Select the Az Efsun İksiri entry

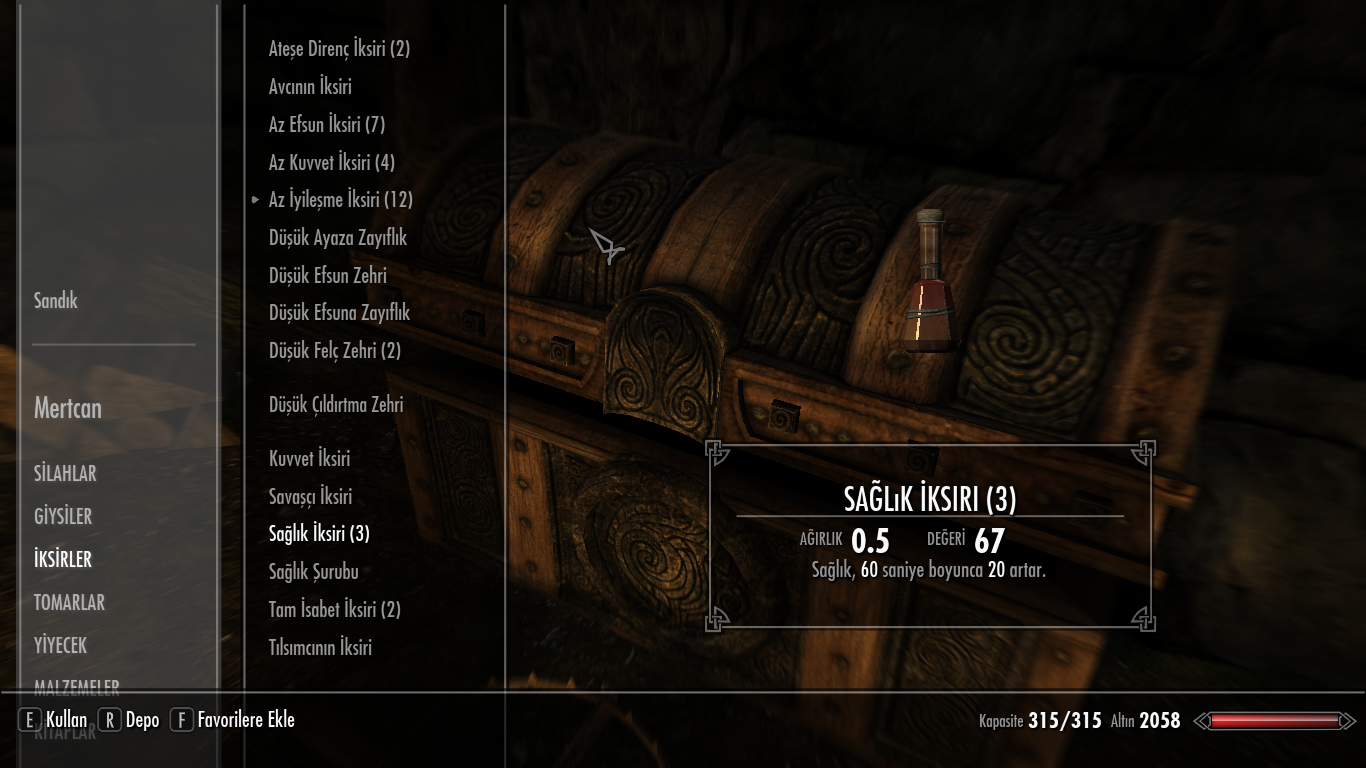(326, 125)
